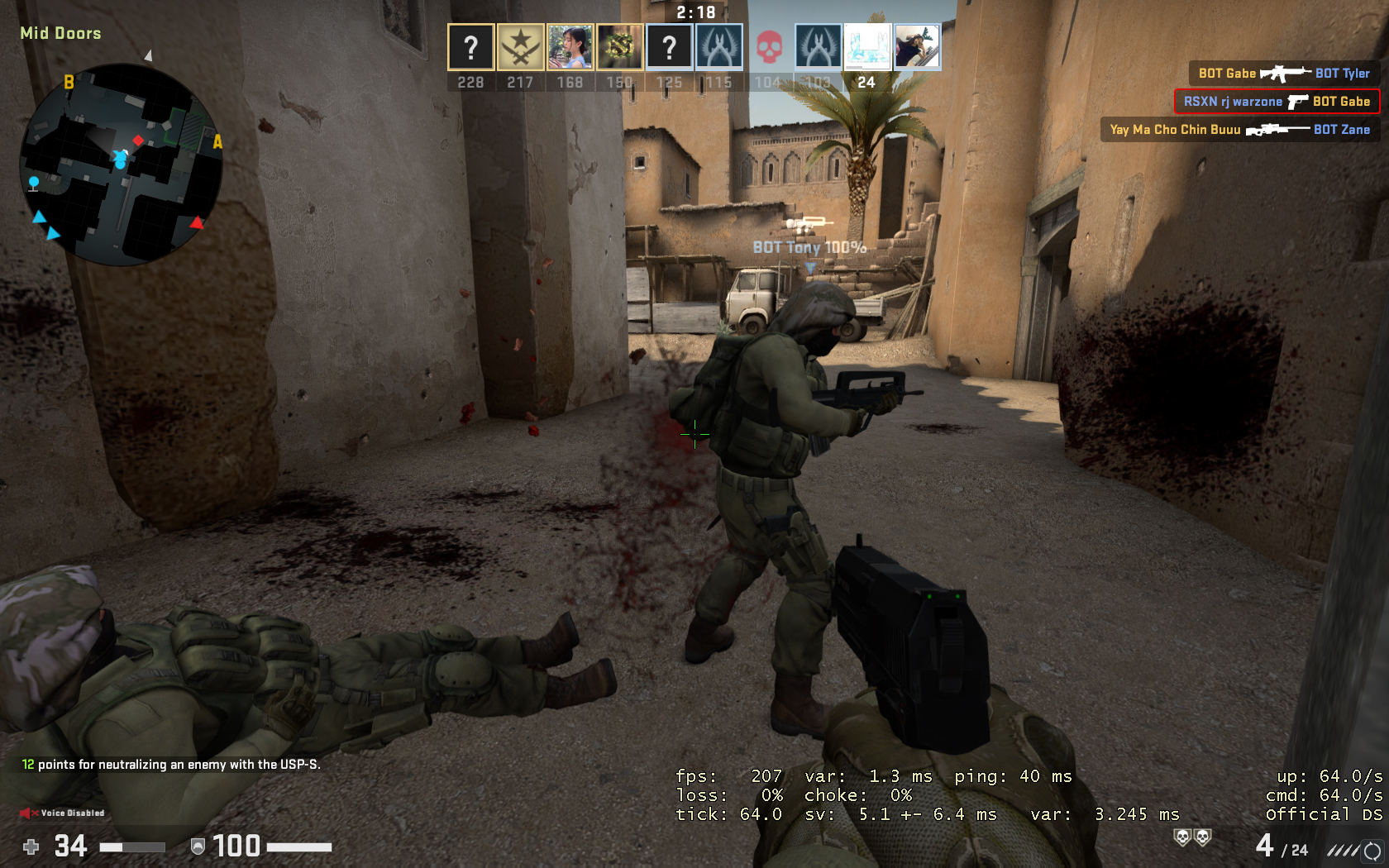
Task: Click the red diamond enemy marker on radar
Action: 138,141
